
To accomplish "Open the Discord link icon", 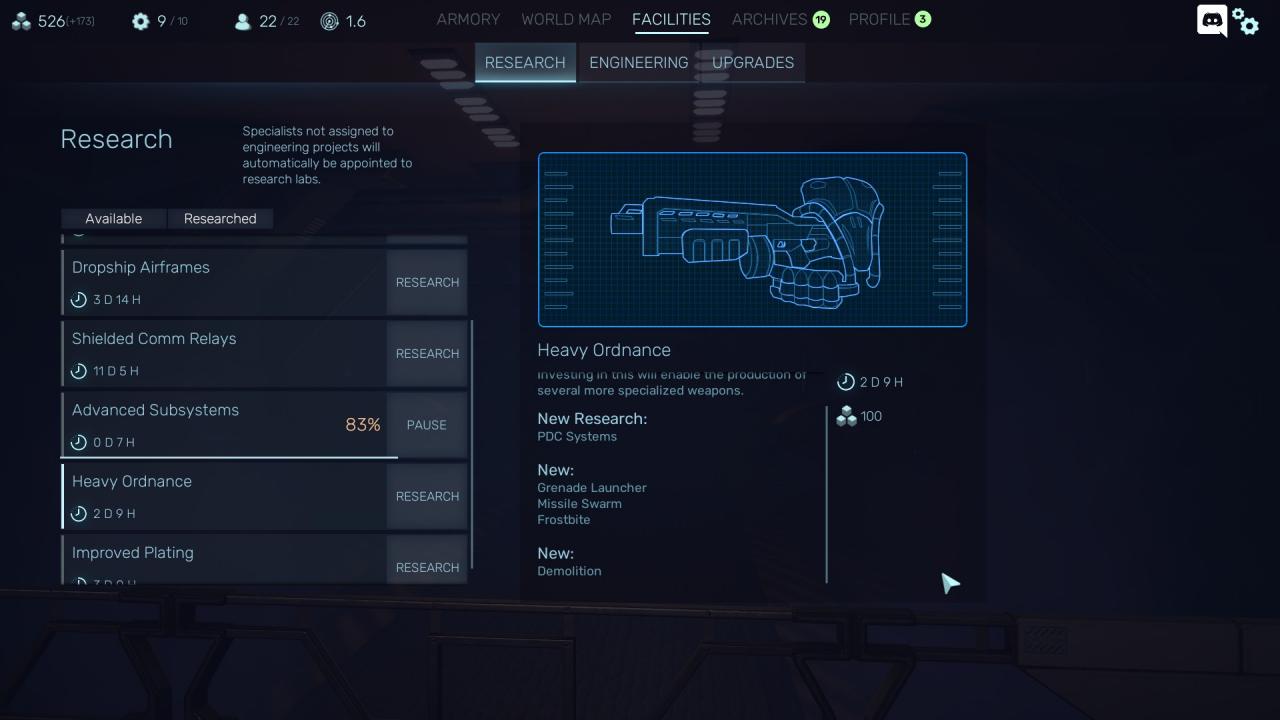I will (x=1212, y=20).
